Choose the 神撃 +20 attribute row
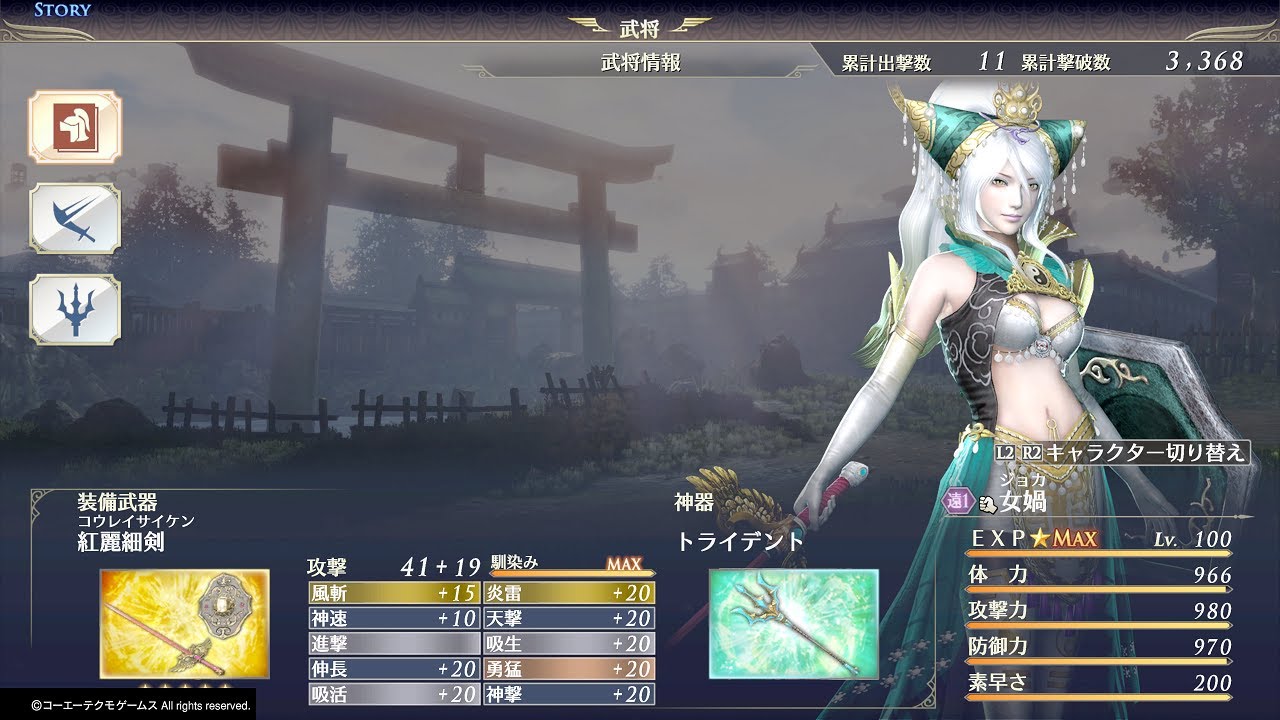This screenshot has height=720, width=1280. pos(569,694)
